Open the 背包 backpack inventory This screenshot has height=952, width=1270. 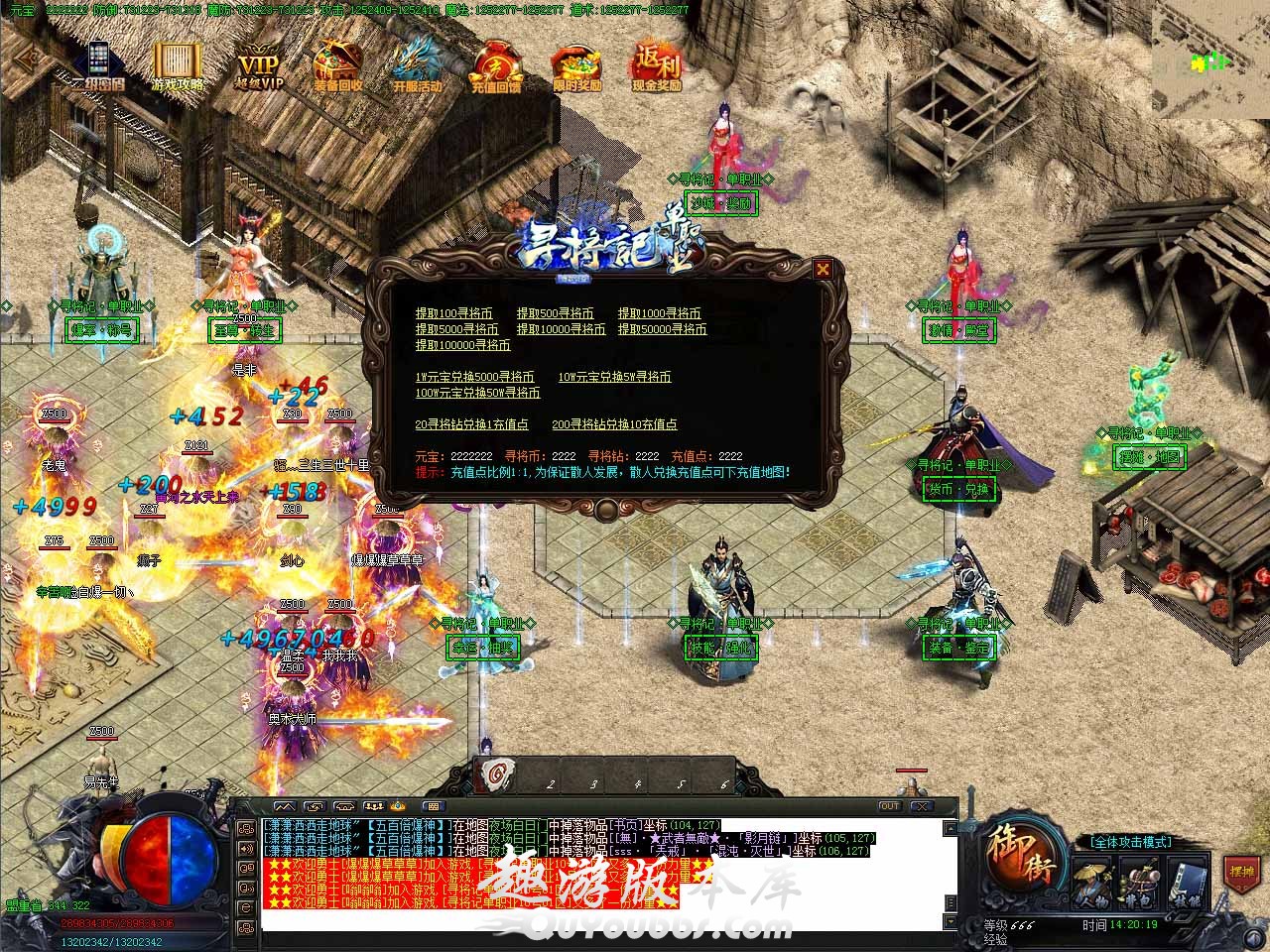click(x=1140, y=882)
